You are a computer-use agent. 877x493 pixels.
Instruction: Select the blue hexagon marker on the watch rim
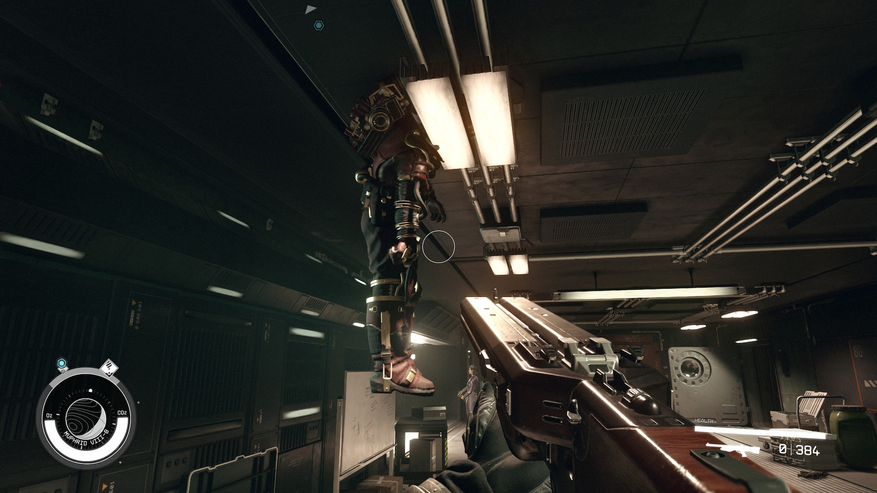(62, 364)
